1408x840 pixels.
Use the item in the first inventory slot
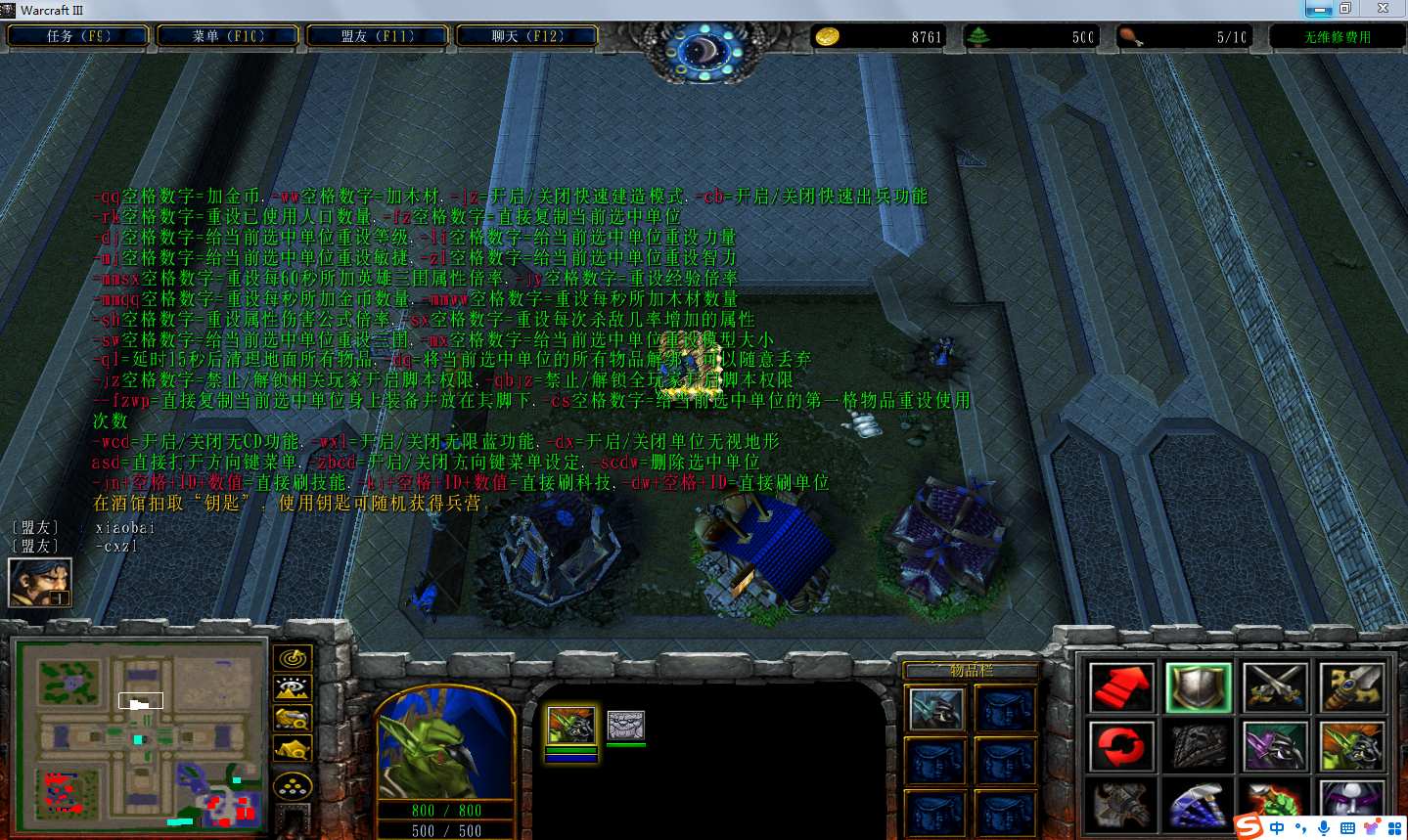click(935, 710)
